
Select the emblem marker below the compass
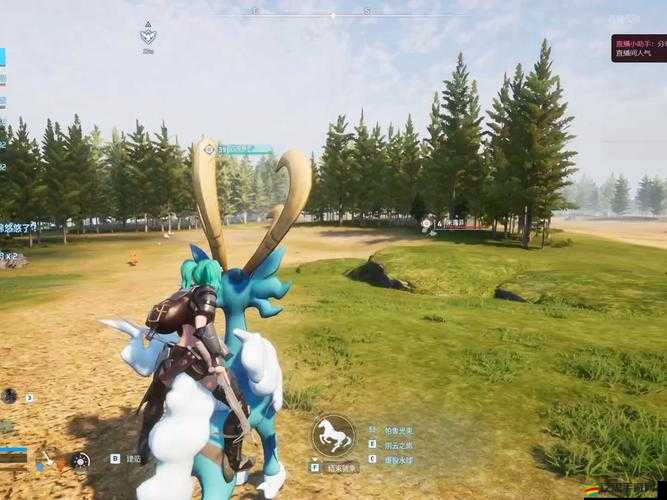pos(148,36)
